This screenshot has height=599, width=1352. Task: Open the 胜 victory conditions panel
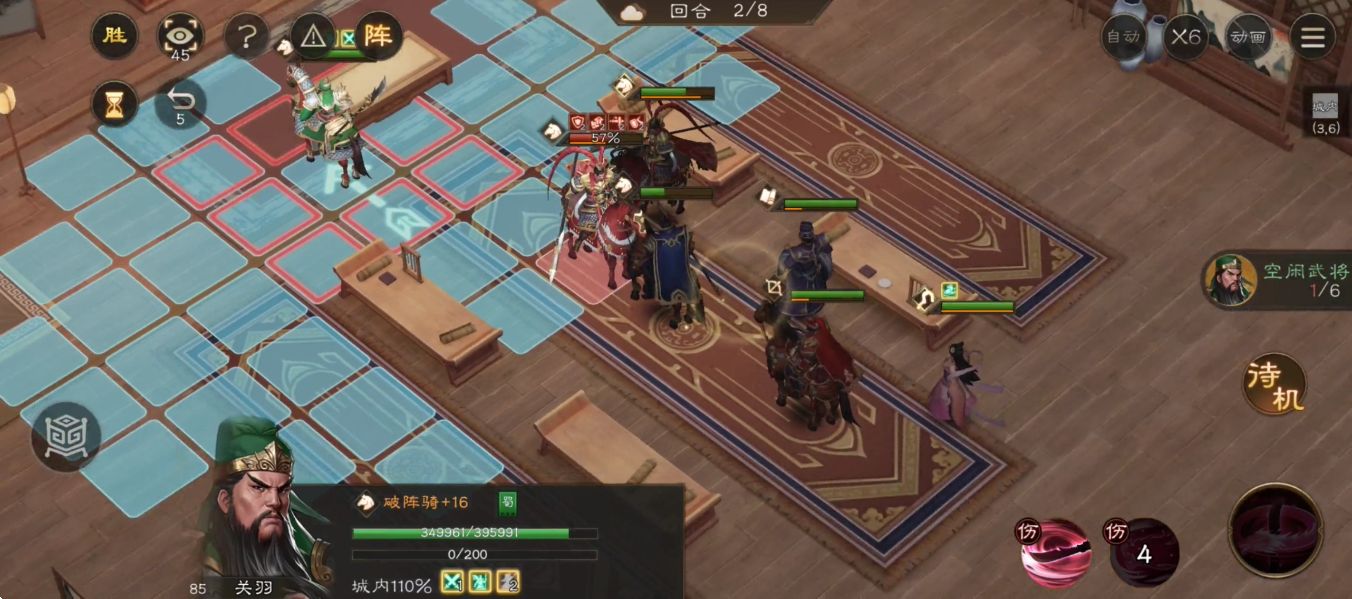click(115, 37)
